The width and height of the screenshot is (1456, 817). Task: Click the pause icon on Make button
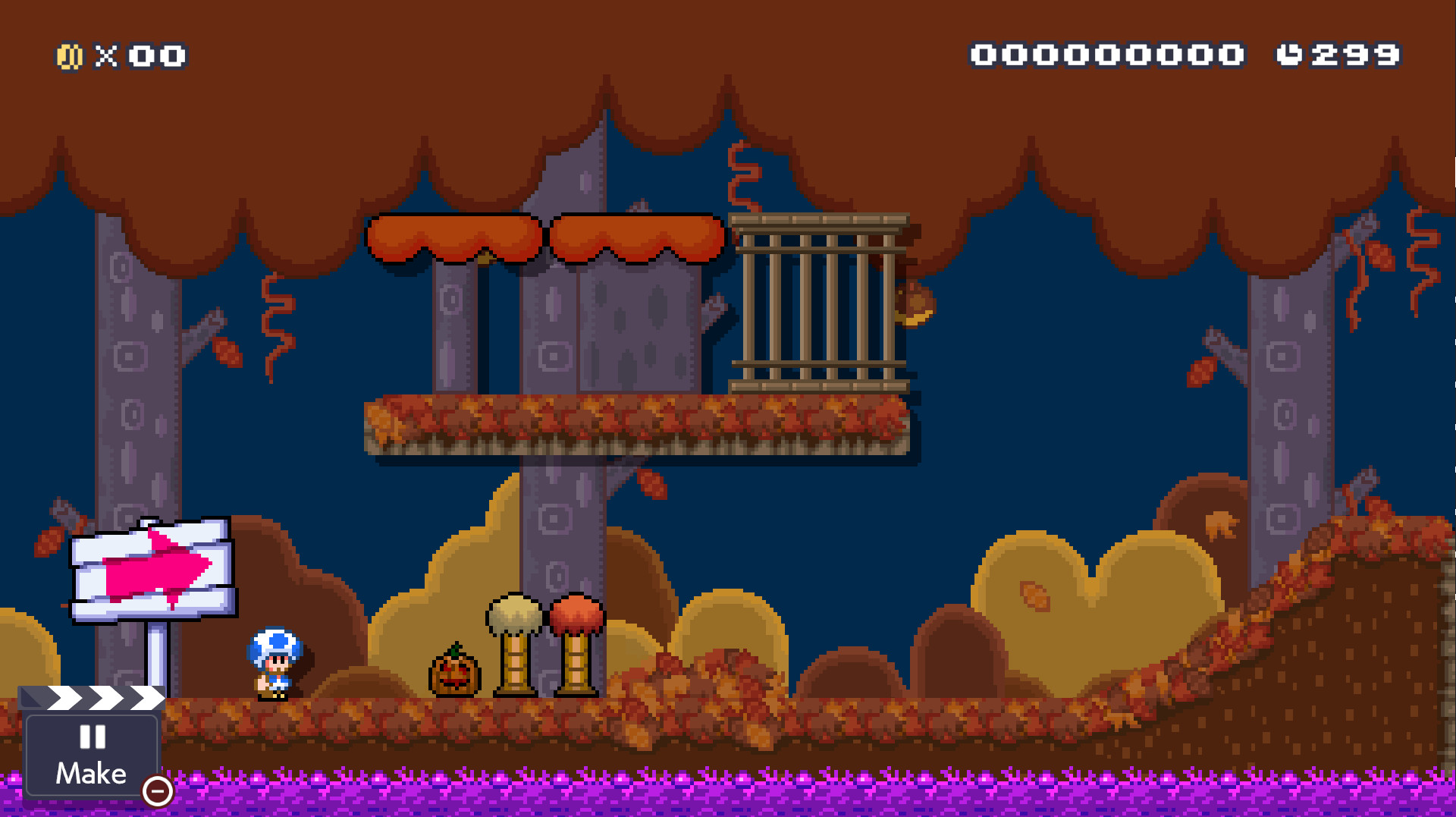(91, 738)
